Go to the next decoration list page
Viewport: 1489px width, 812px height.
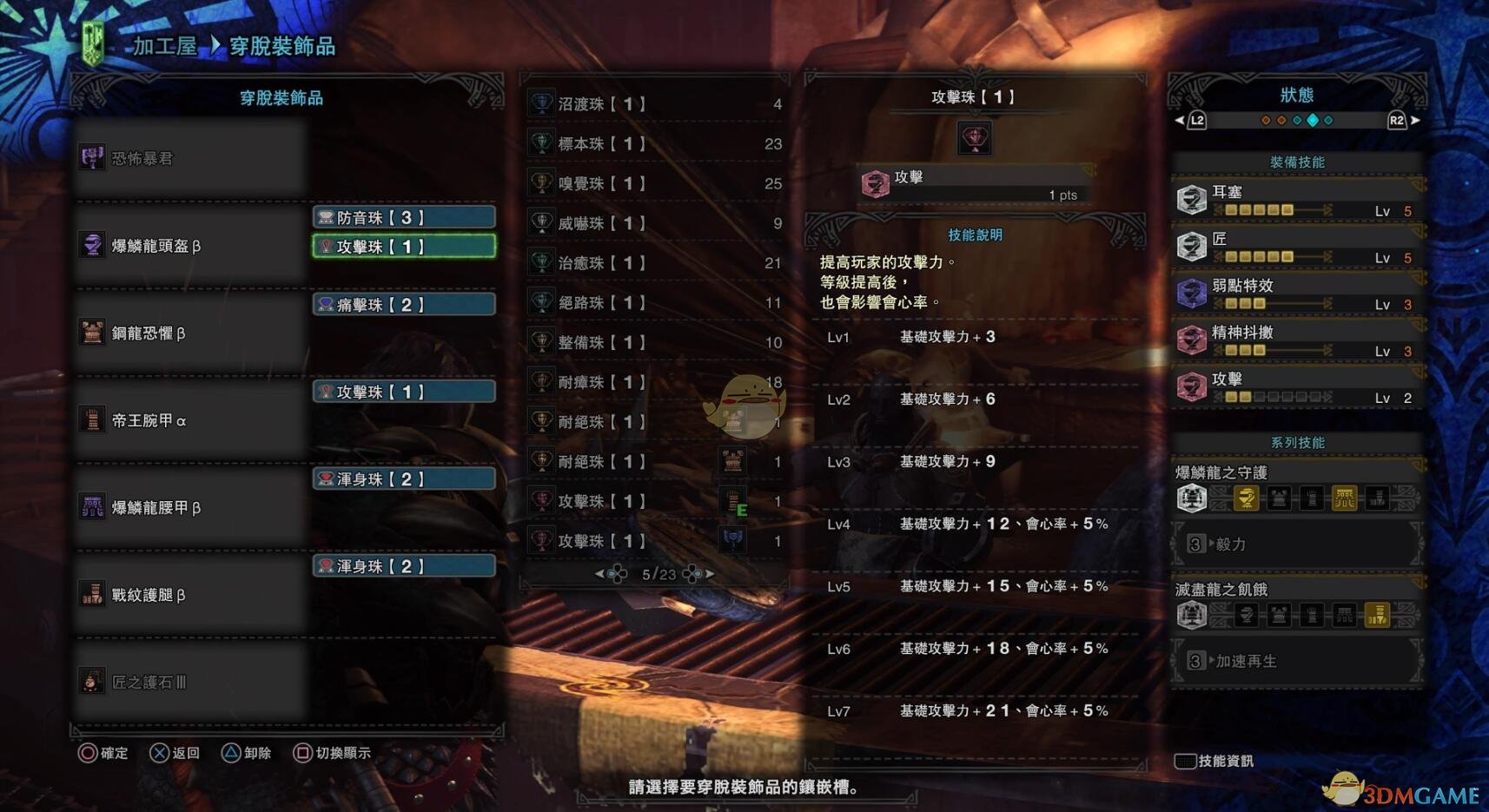click(710, 574)
